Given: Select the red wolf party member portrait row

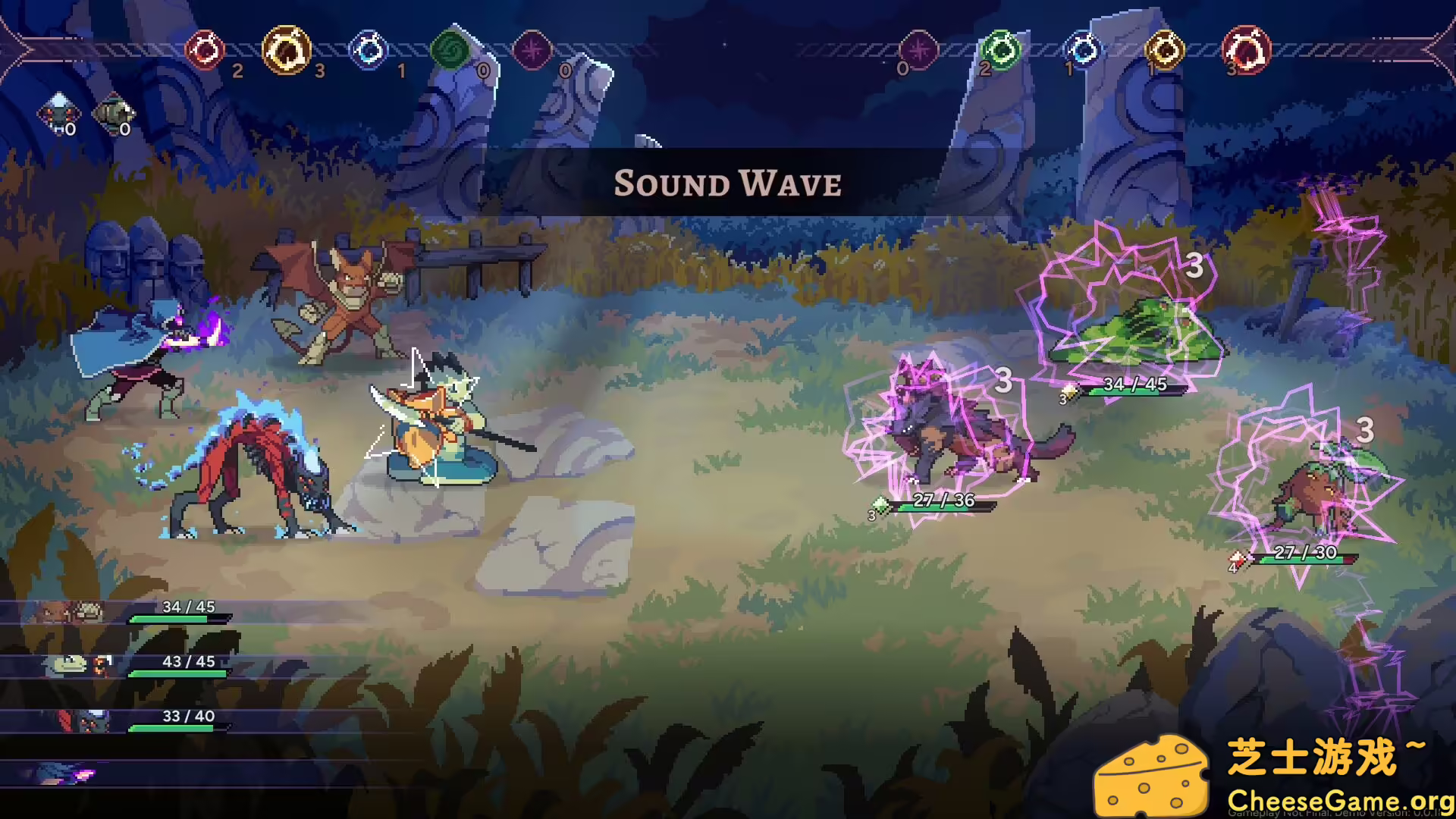Looking at the screenshot, I should (121, 720).
